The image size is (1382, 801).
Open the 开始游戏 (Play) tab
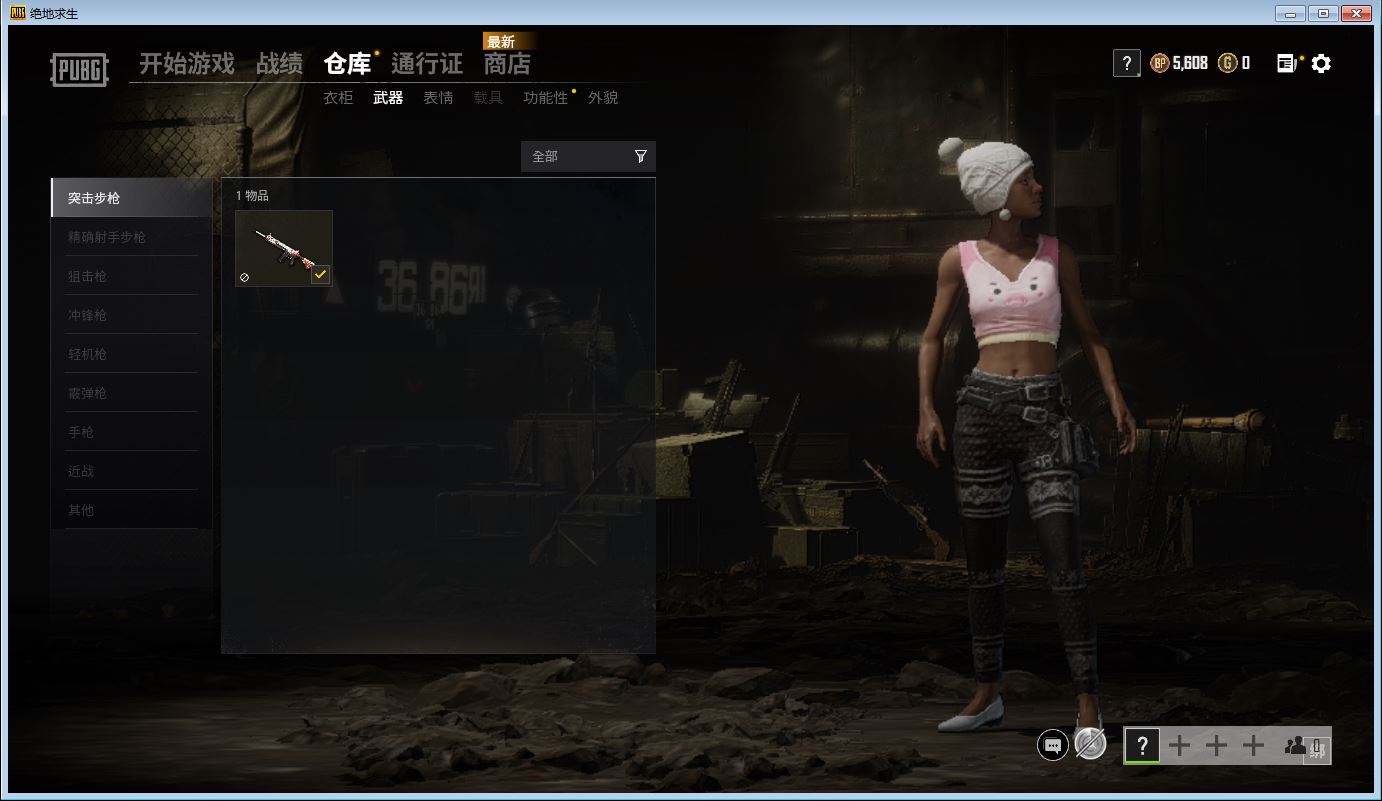point(187,64)
